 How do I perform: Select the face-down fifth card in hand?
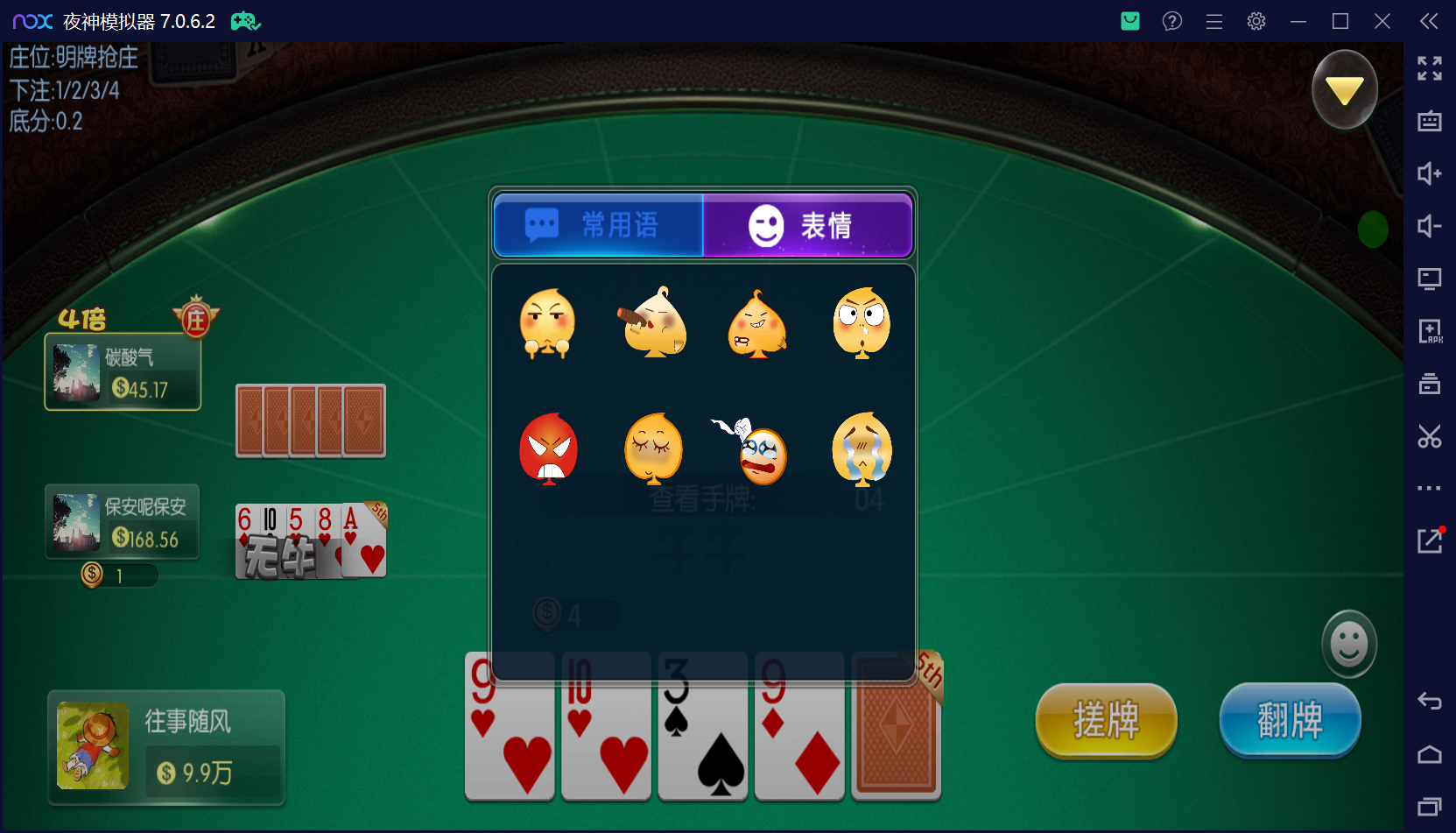pos(896,725)
